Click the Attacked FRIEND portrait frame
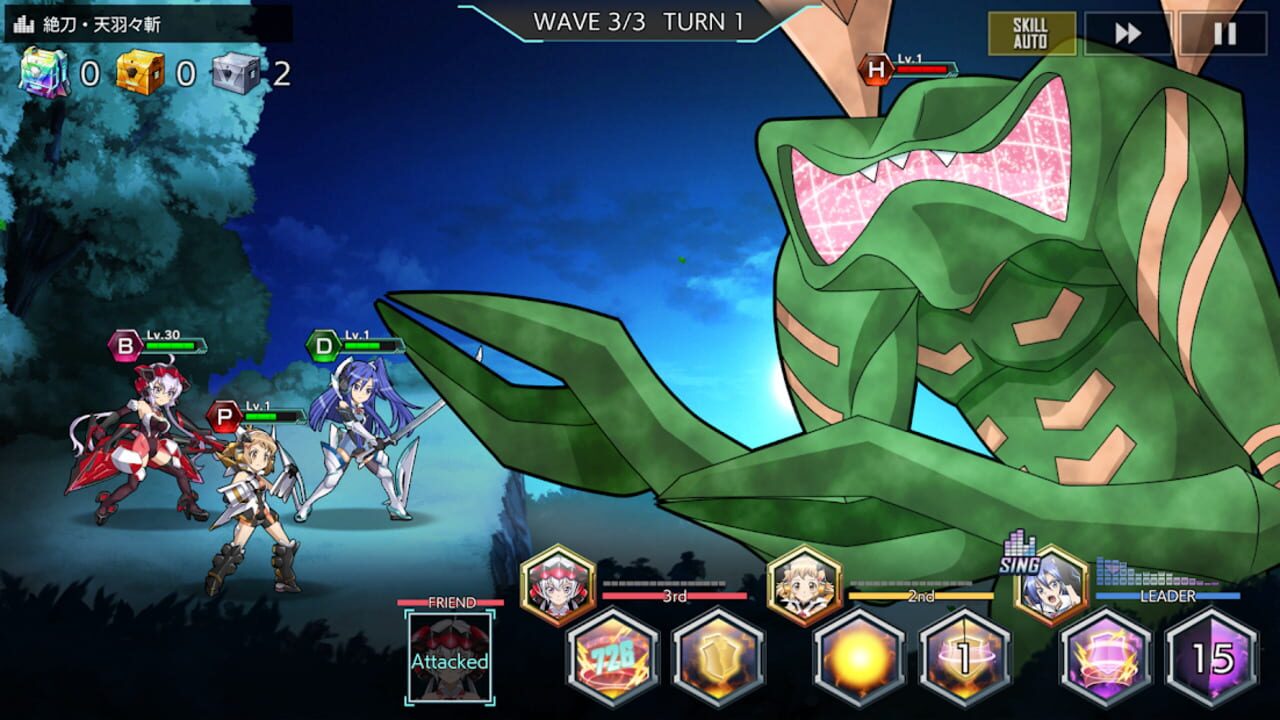 (451, 657)
